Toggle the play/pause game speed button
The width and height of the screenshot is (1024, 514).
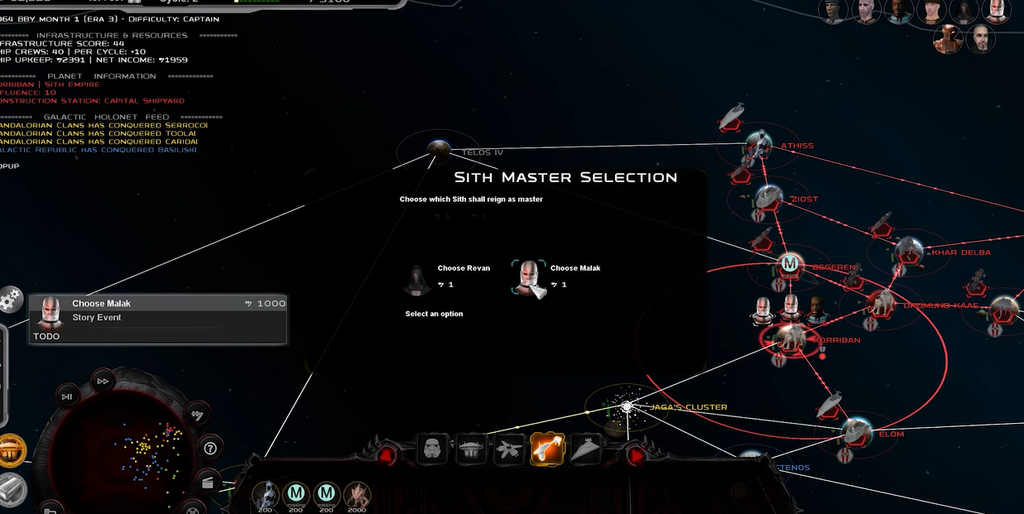tap(67, 397)
